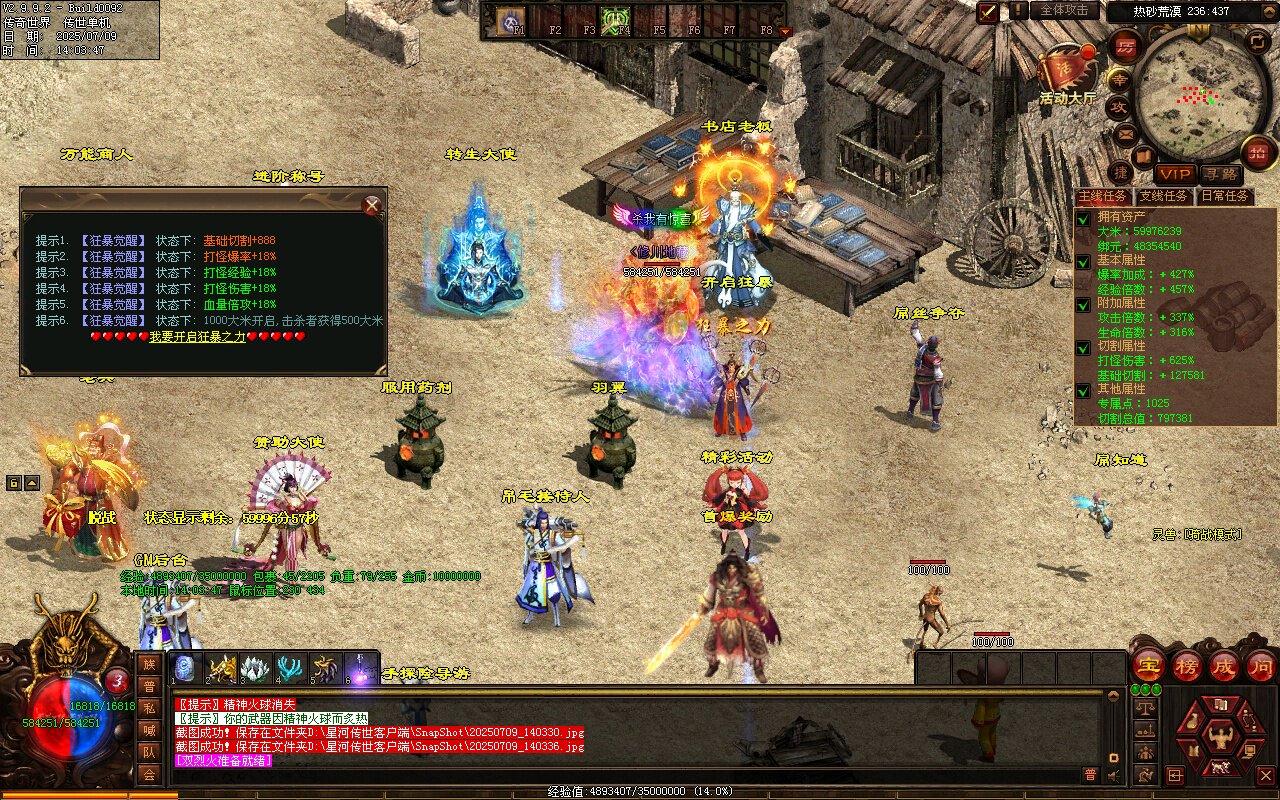Activate 寻路 pathfinding button

coord(1219,174)
